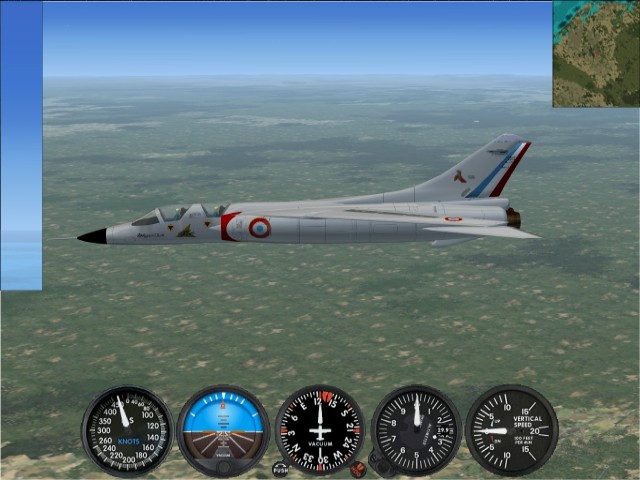
Task: Open the terrain minimap
Action: click(x=596, y=53)
